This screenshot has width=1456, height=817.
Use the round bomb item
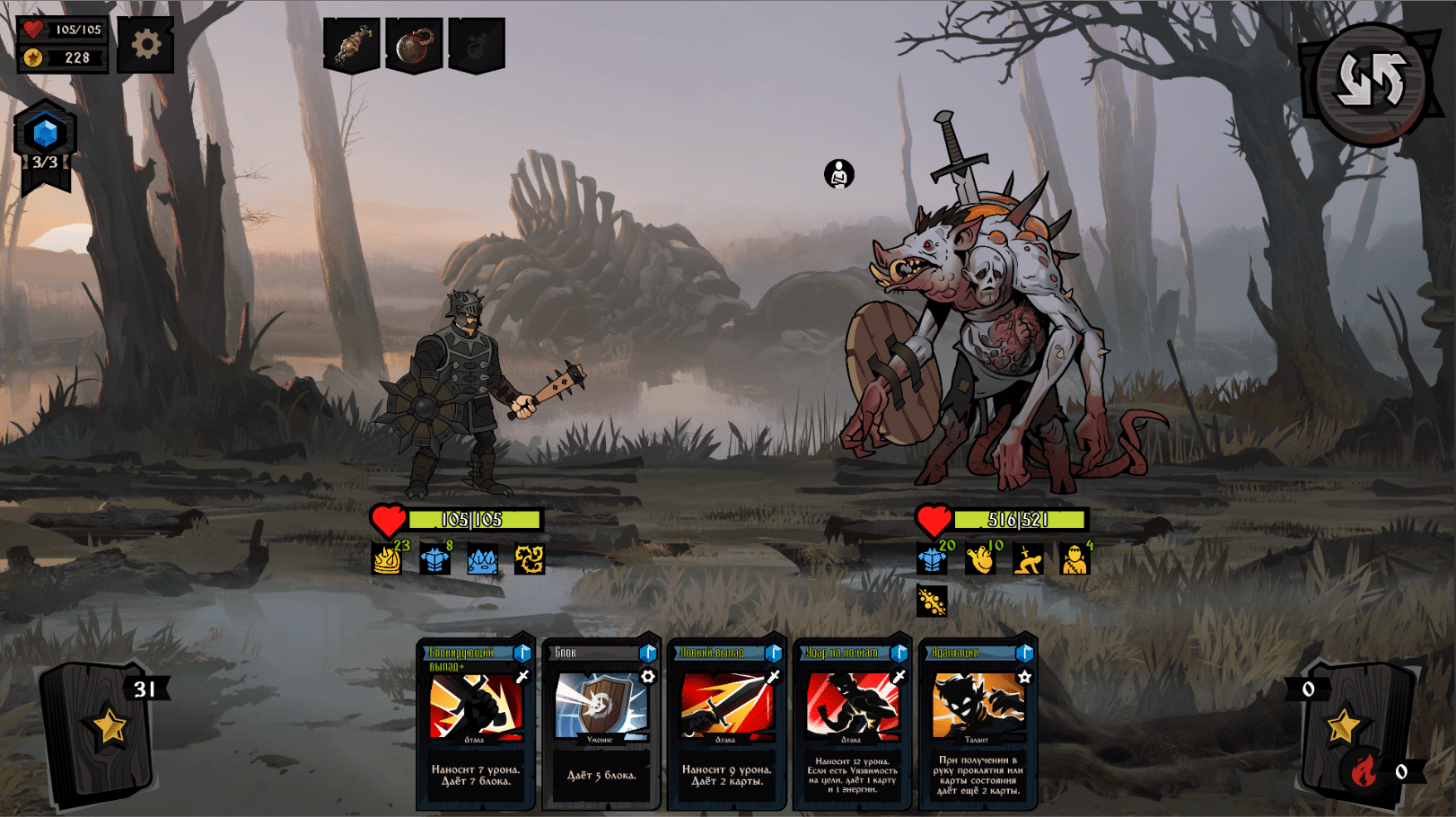pyautogui.click(x=414, y=45)
